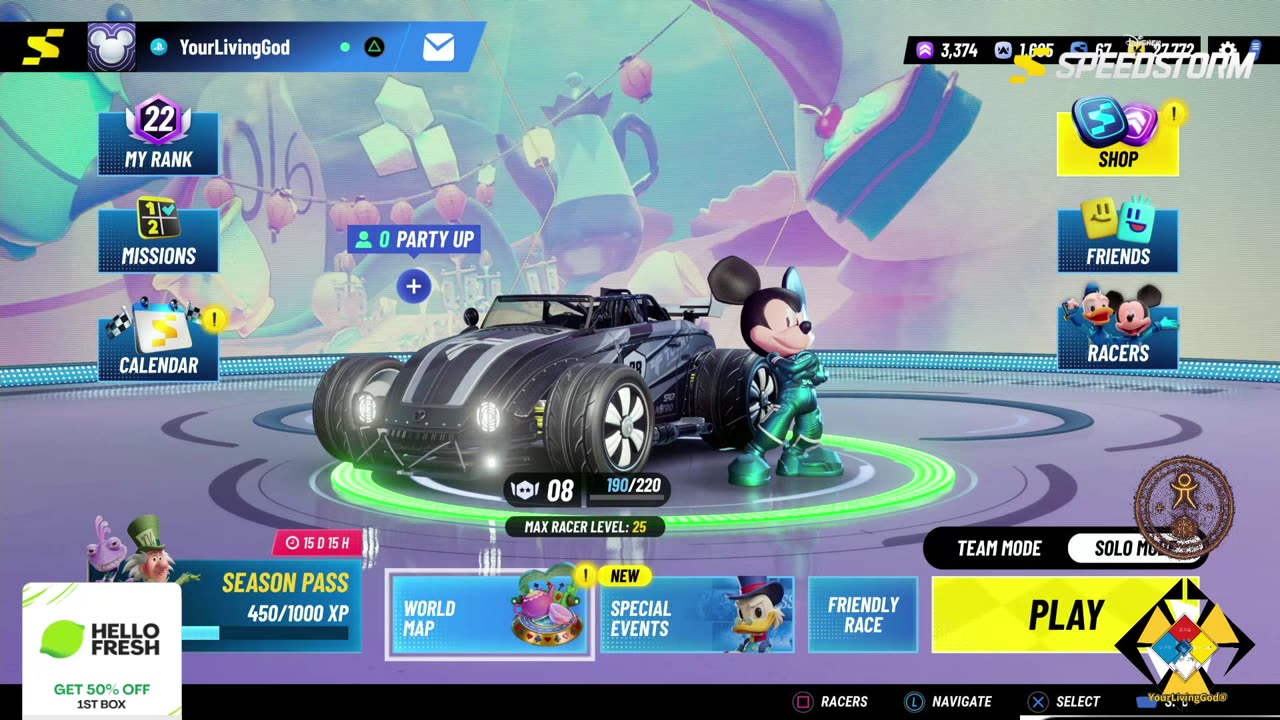Switch to Team Mode
The image size is (1280, 720).
click(998, 548)
